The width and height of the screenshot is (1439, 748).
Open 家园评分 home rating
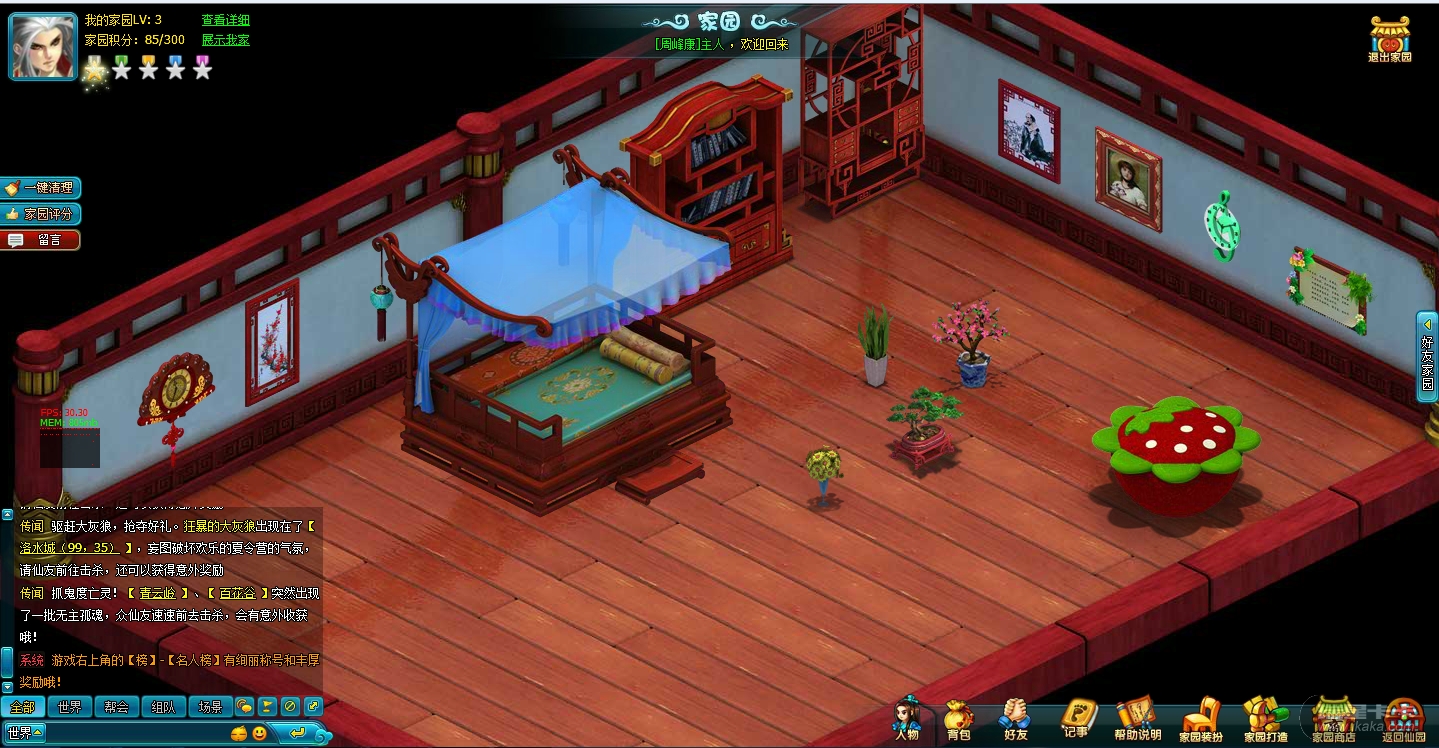[x=42, y=214]
